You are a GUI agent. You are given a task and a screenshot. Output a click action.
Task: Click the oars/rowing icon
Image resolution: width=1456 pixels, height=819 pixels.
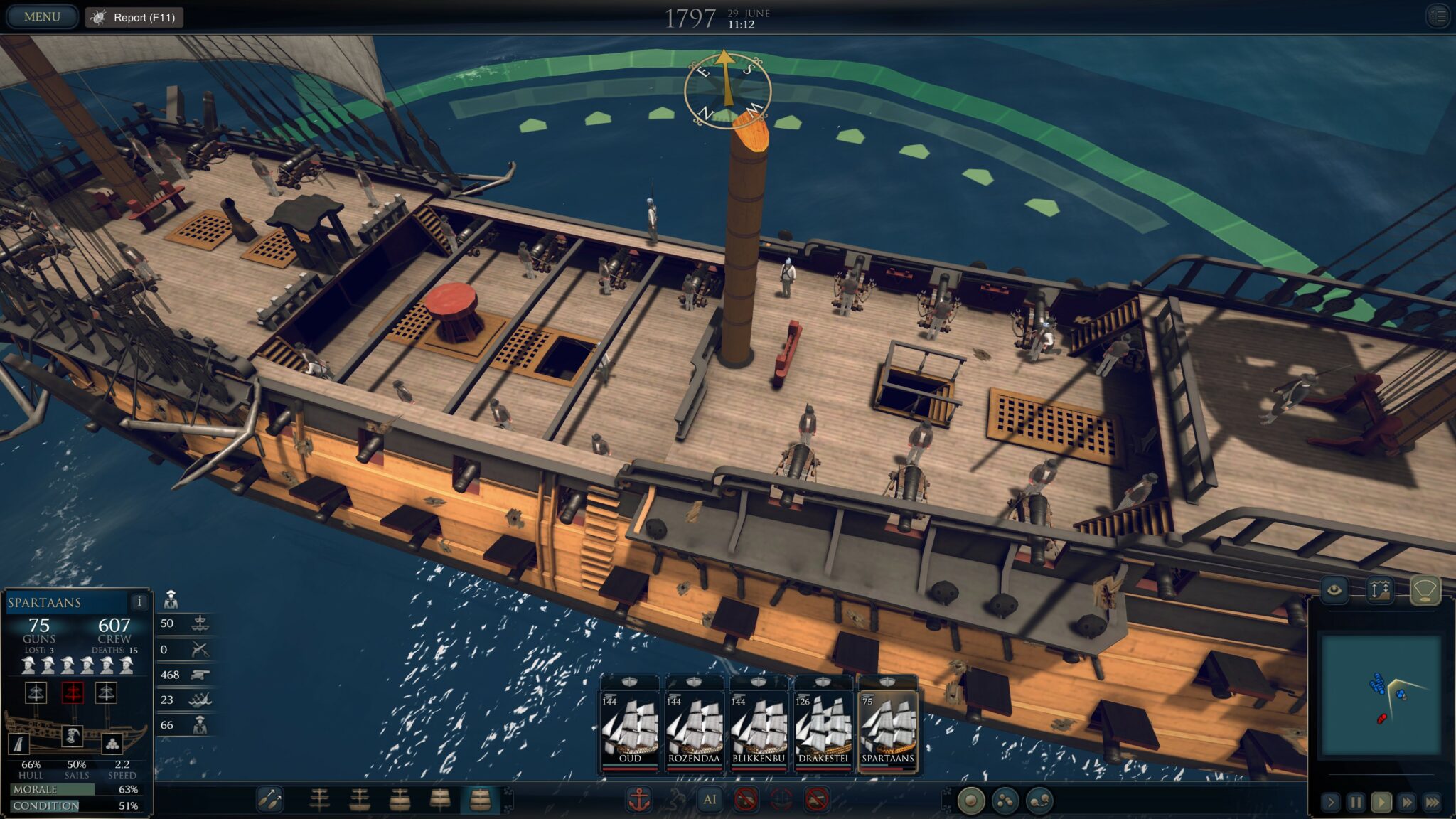[270, 800]
